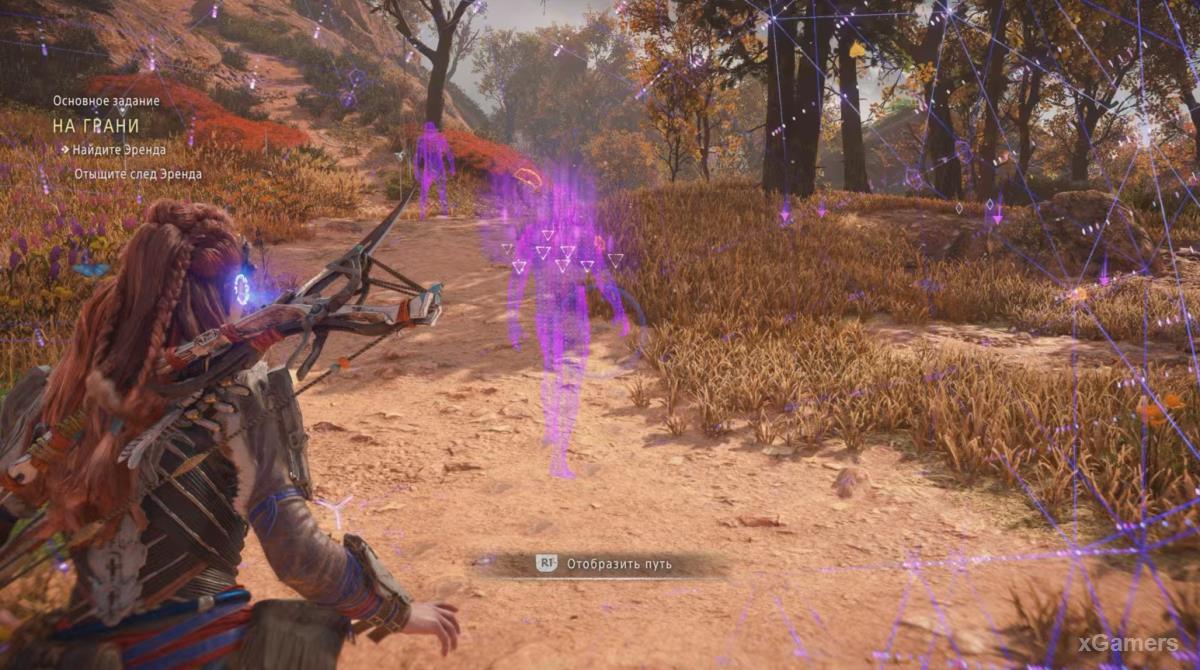Select the Отыщите след Эренда sub-objective

tap(137, 174)
